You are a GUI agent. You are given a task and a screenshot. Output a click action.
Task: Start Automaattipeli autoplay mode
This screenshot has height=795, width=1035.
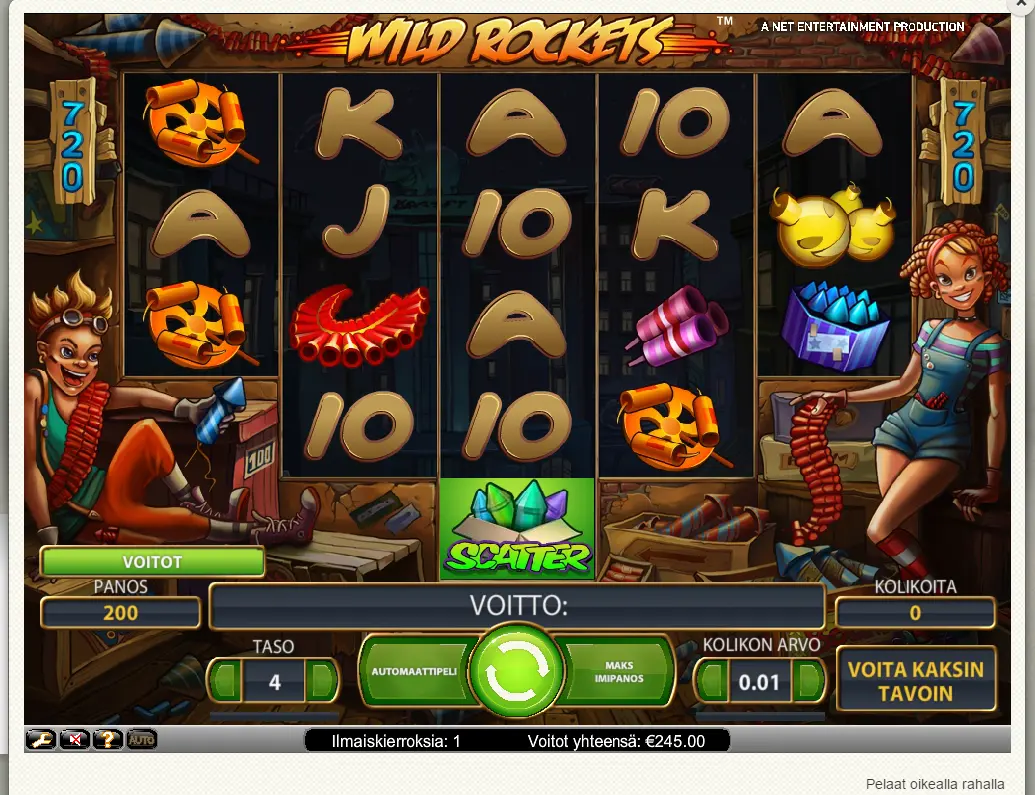[414, 671]
